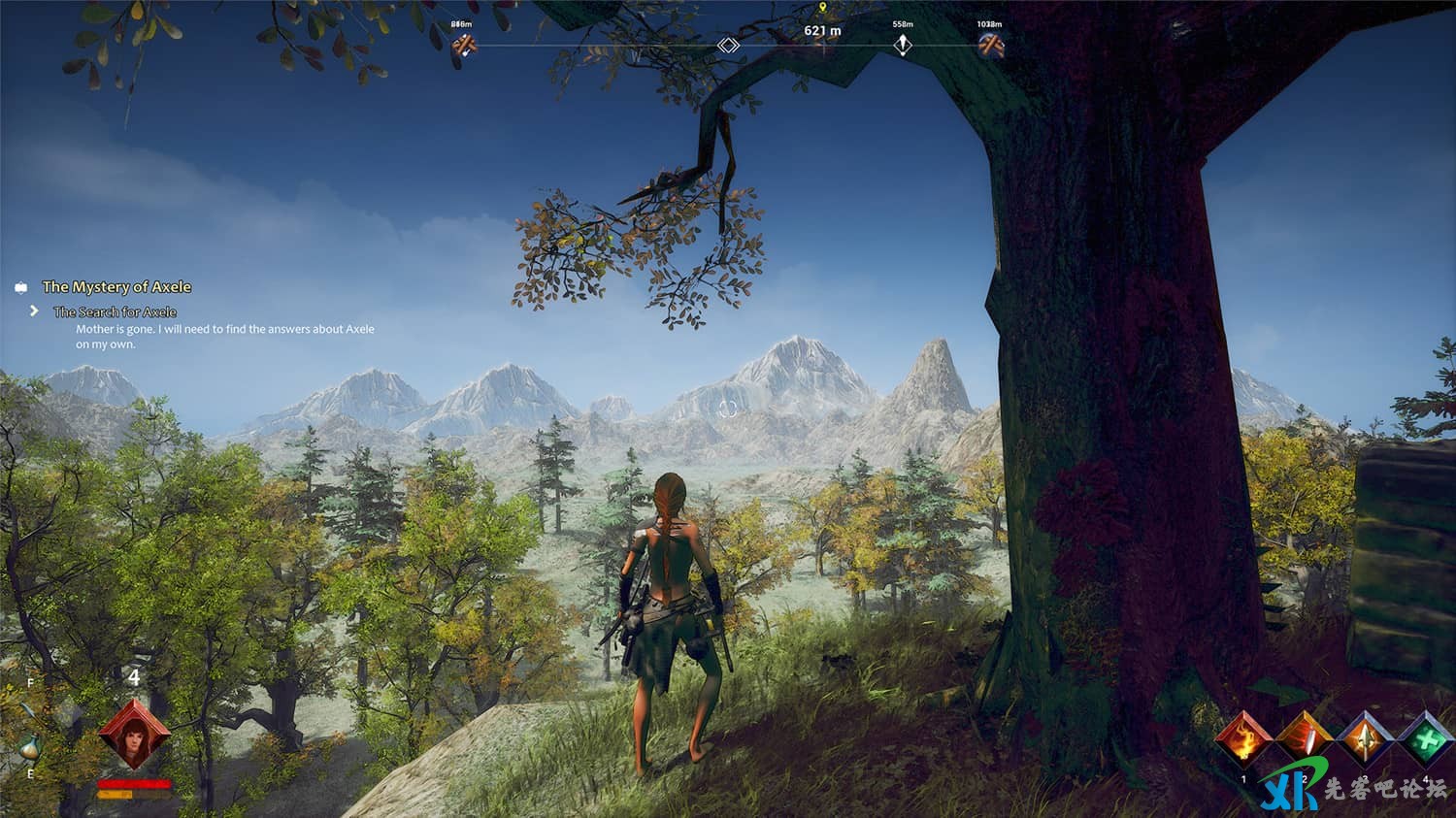The width and height of the screenshot is (1456, 818).
Task: Select the 1038m crossed-logs compass marker
Action: click(x=989, y=45)
